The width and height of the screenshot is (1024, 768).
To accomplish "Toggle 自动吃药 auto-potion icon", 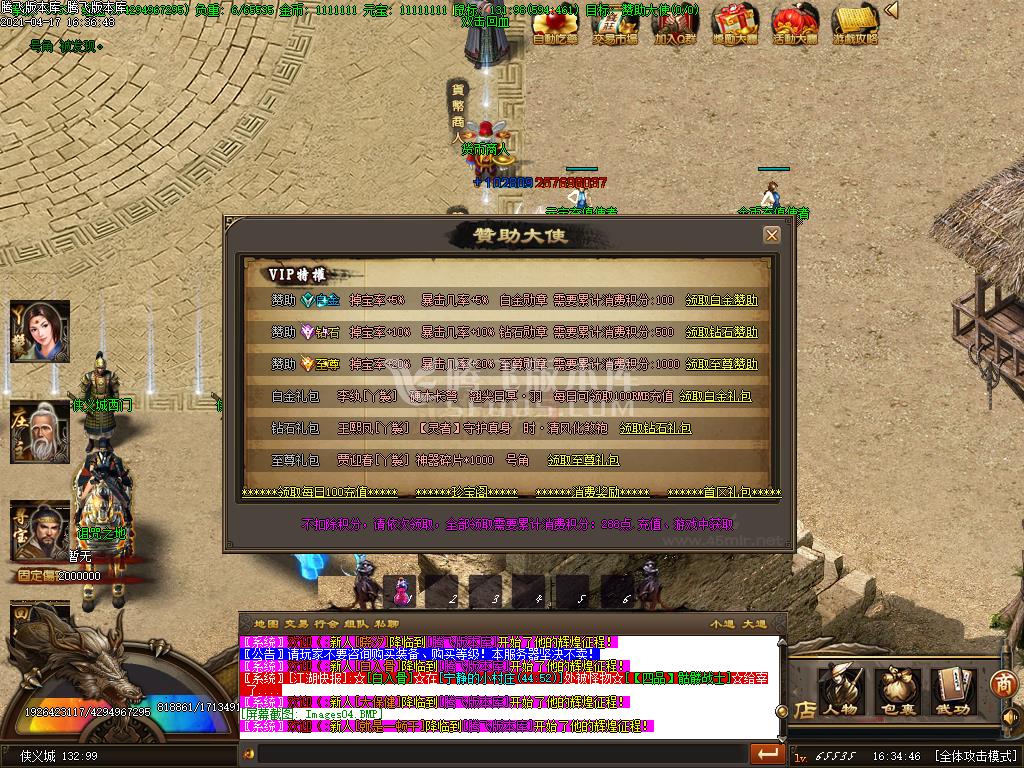I will point(555,24).
